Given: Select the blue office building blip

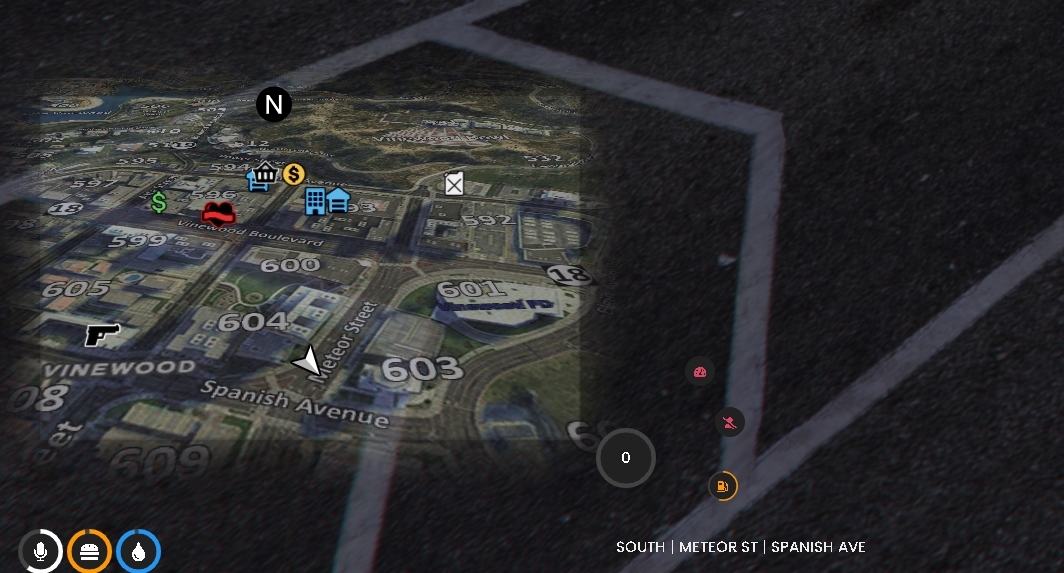Looking at the screenshot, I should pos(316,201).
